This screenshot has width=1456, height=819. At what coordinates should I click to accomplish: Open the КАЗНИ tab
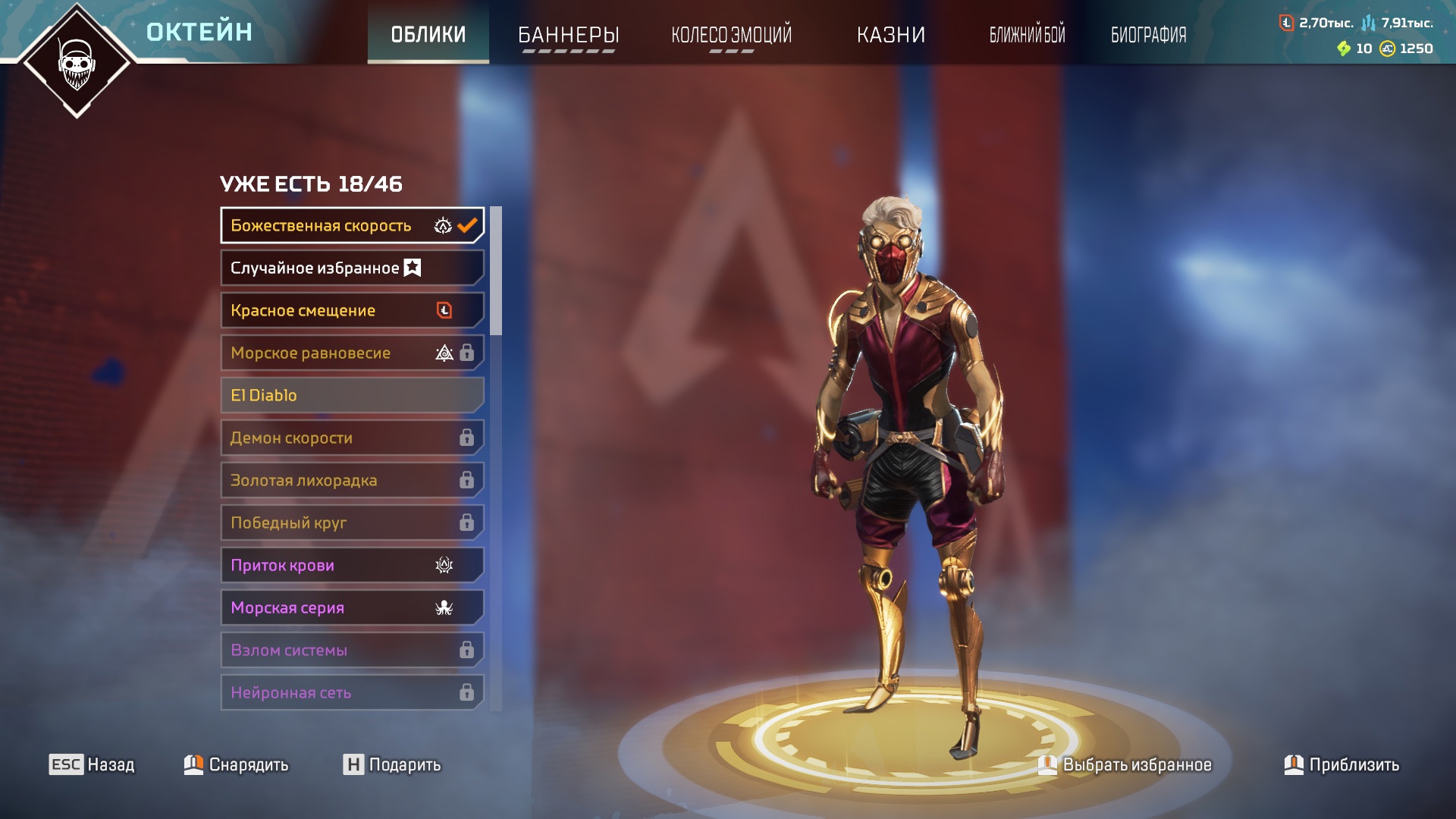pos(890,34)
